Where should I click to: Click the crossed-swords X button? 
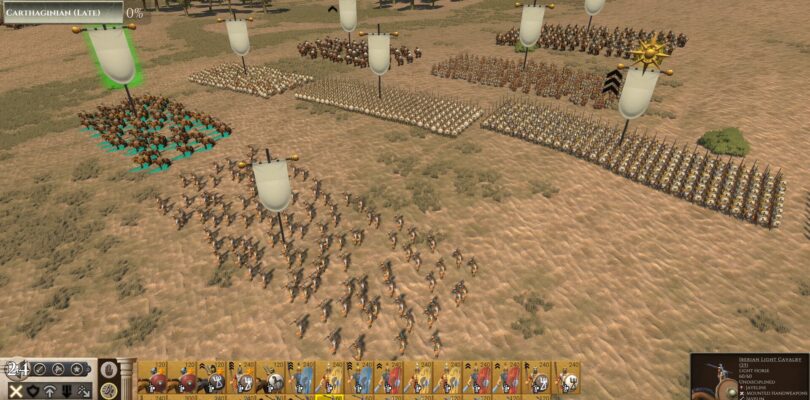[15, 391]
